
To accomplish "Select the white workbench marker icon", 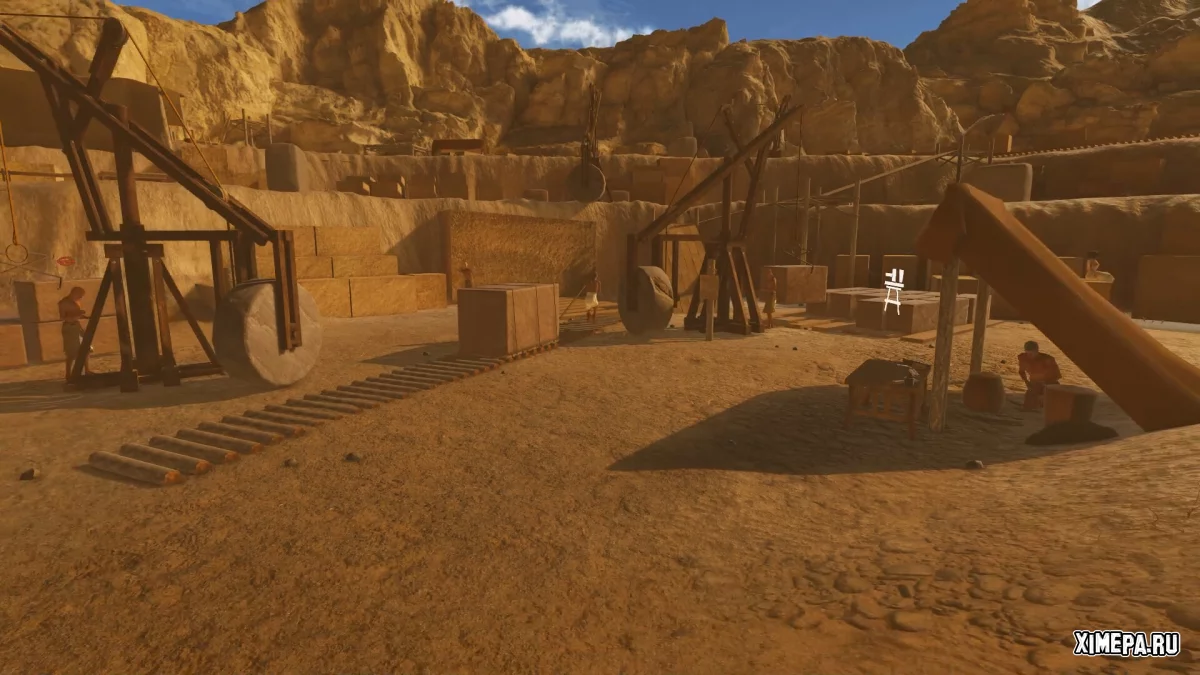I will coord(894,291).
